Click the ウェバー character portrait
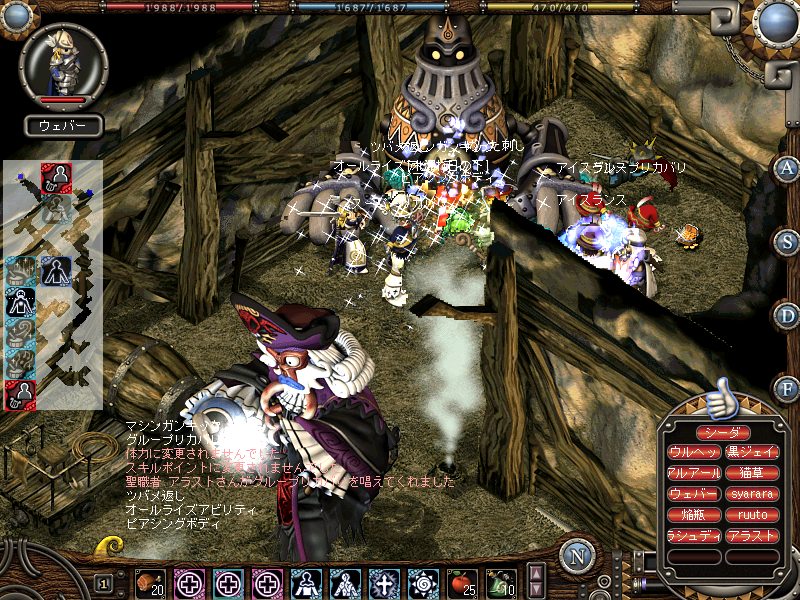 click(63, 64)
